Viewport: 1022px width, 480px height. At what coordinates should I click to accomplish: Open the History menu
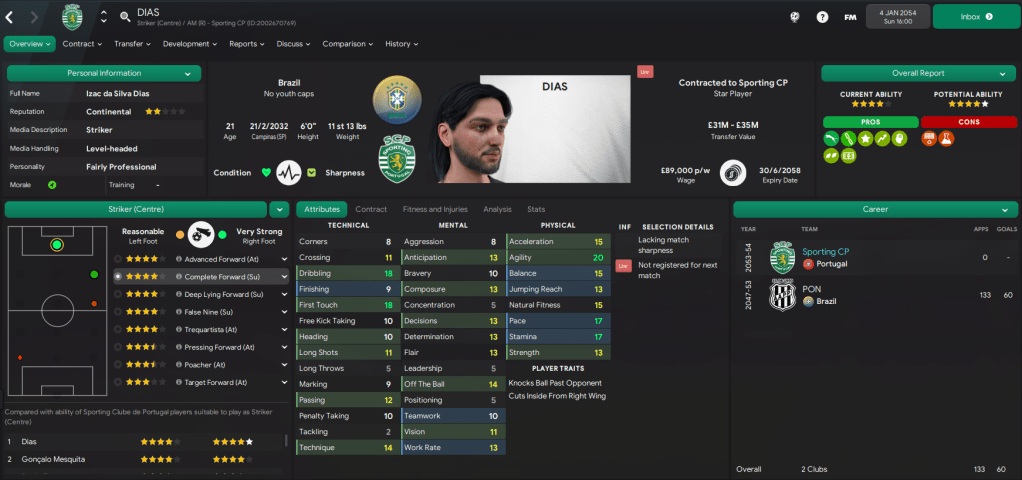point(401,44)
